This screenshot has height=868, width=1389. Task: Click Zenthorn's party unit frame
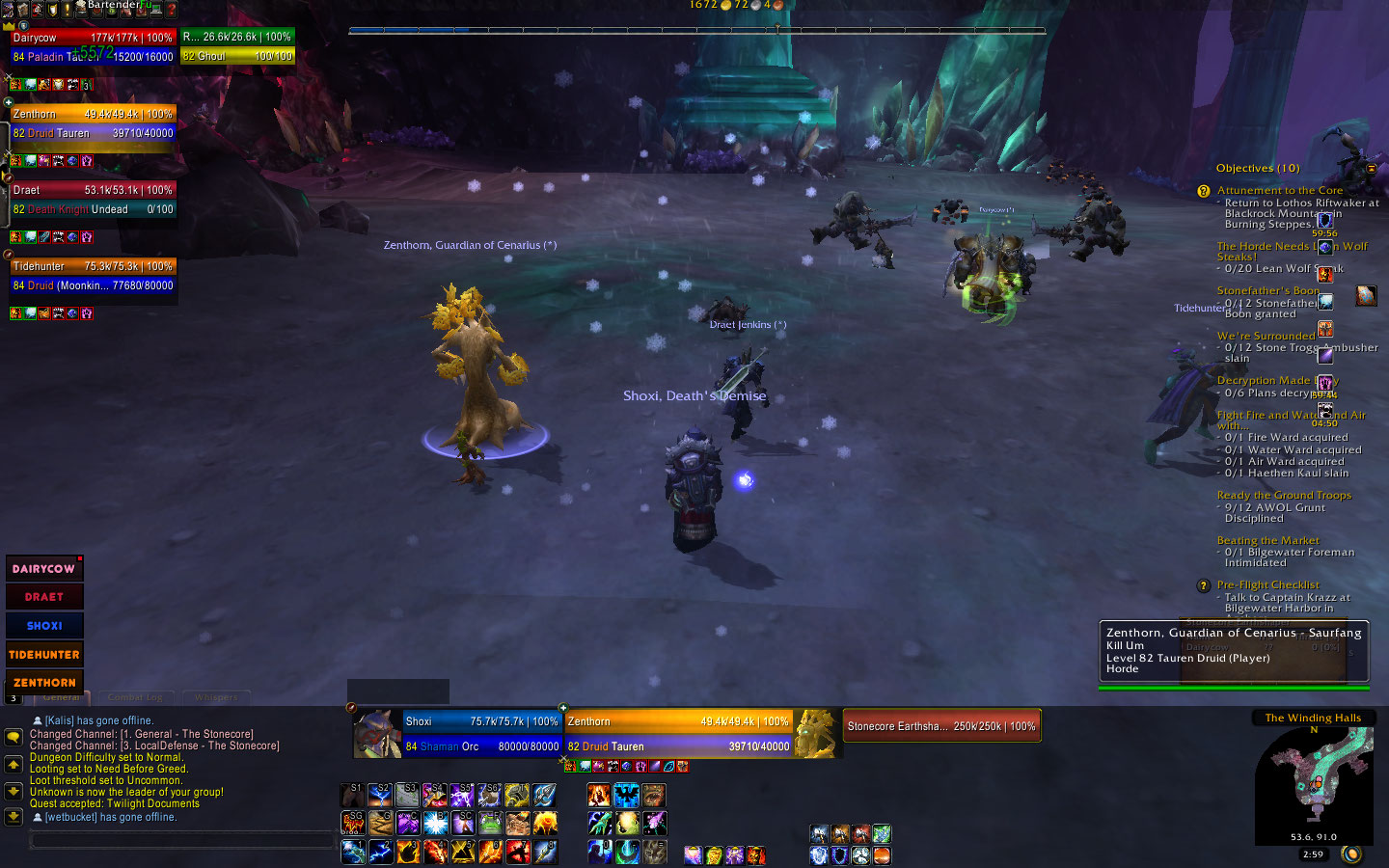[x=93, y=123]
